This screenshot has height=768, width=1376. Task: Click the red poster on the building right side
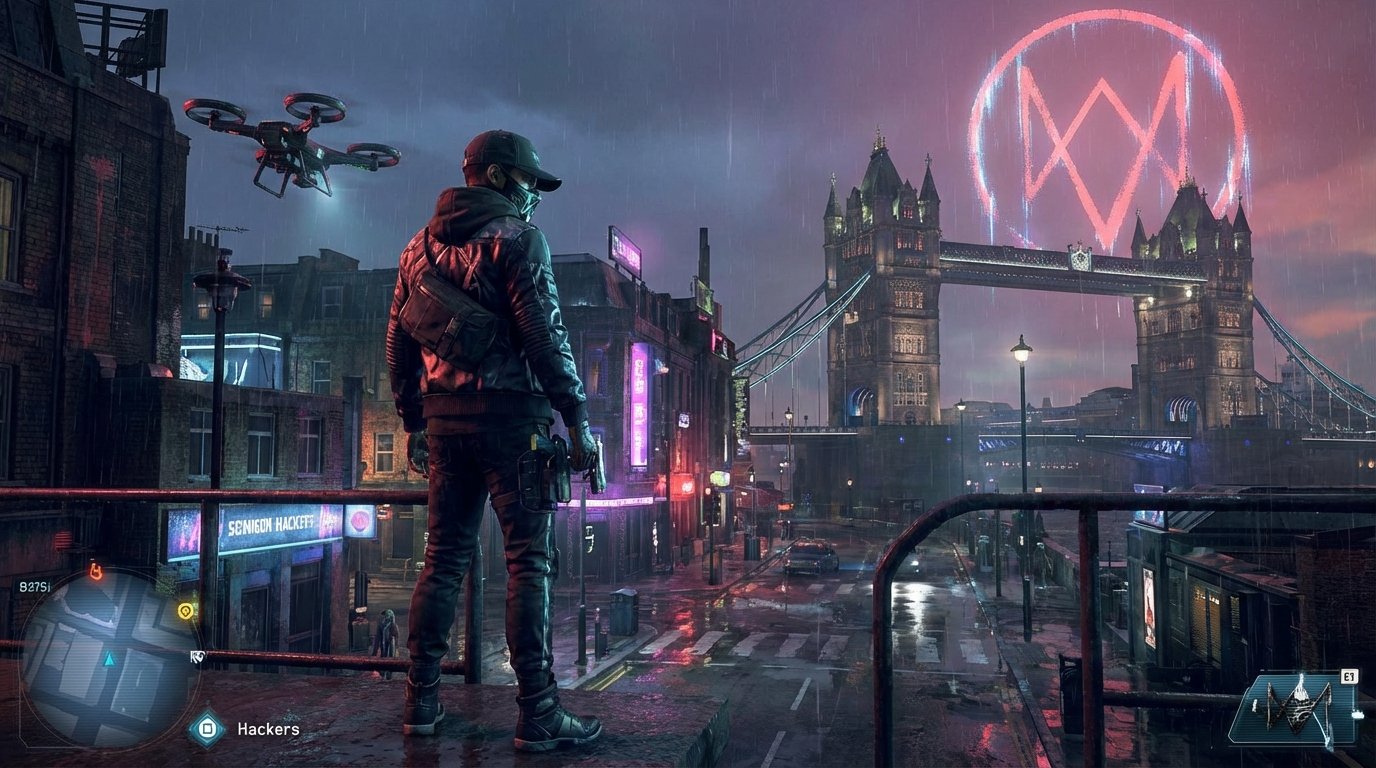1150,610
